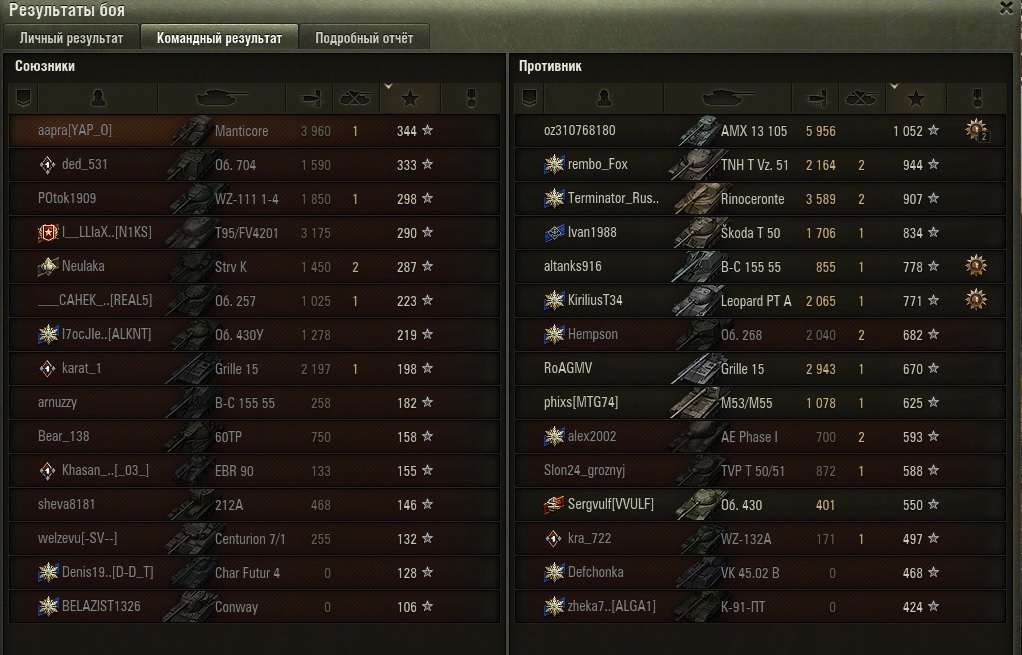Click altanks916's achievement medal icon
The width and height of the screenshot is (1022, 655).
pos(976,266)
